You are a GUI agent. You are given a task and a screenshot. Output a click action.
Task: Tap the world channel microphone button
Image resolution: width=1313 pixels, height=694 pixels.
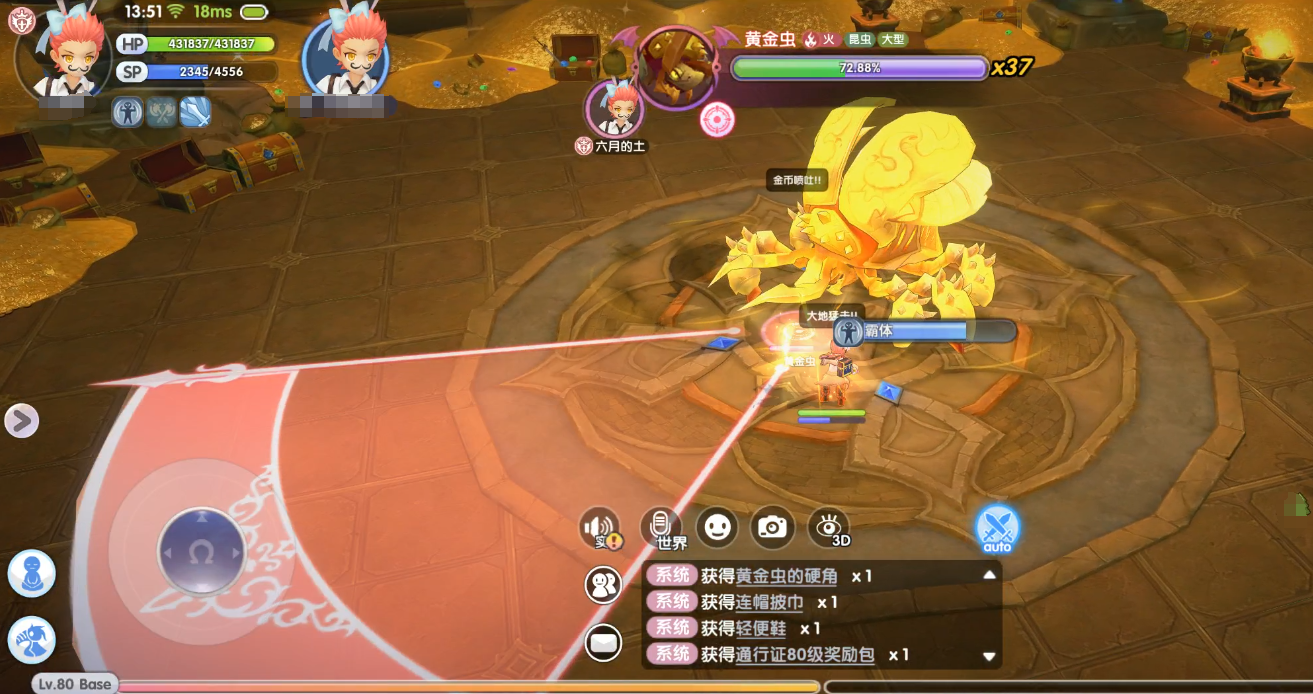[661, 527]
